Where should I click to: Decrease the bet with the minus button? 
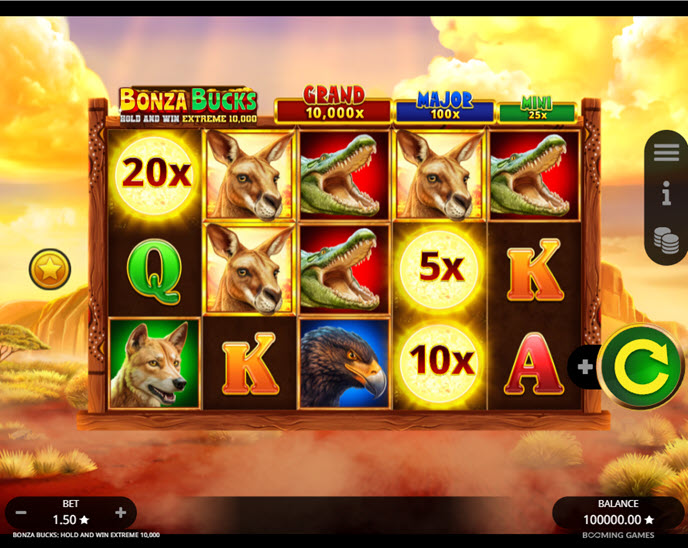pyautogui.click(x=21, y=513)
